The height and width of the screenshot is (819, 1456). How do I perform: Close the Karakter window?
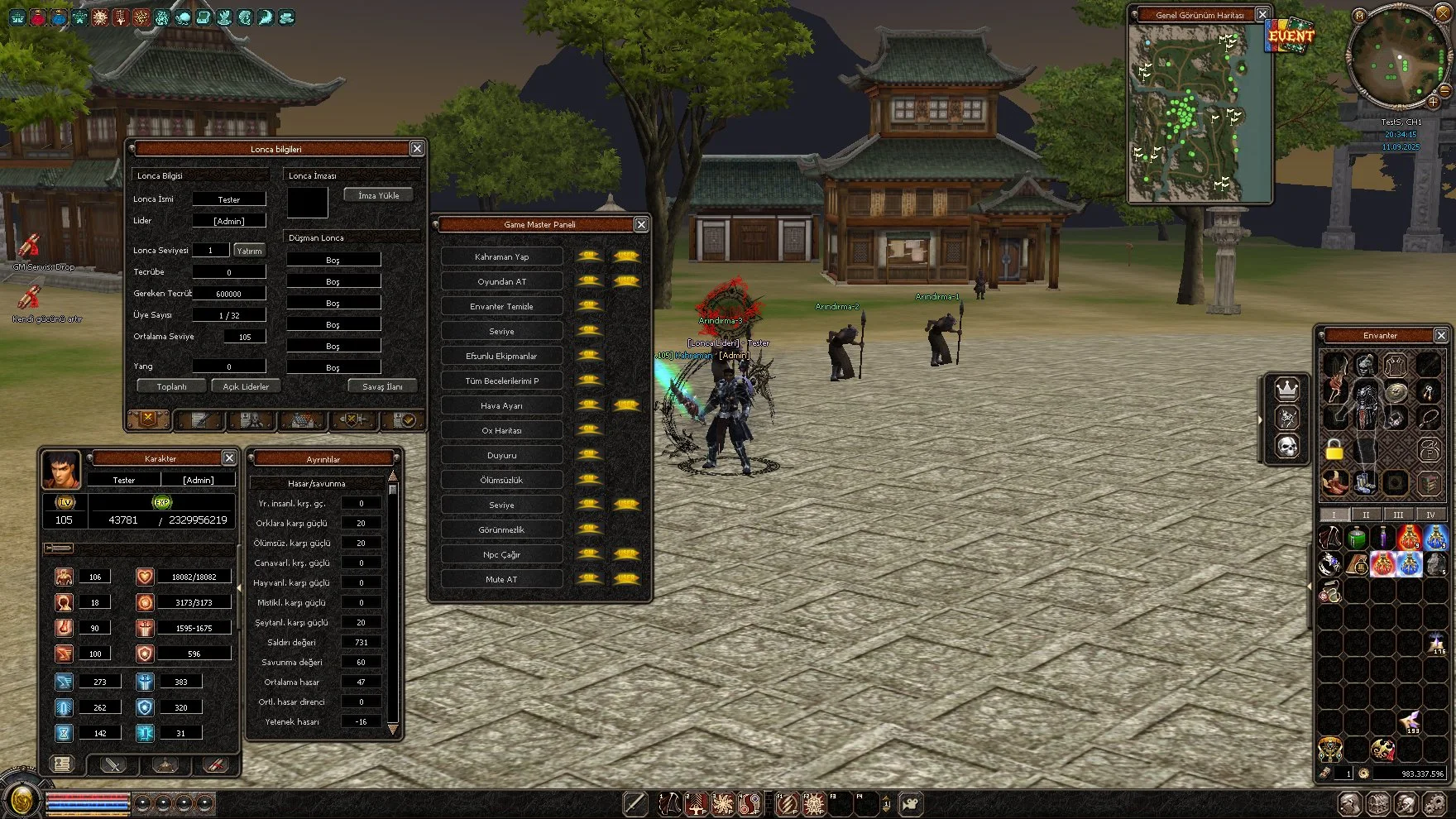tap(229, 457)
